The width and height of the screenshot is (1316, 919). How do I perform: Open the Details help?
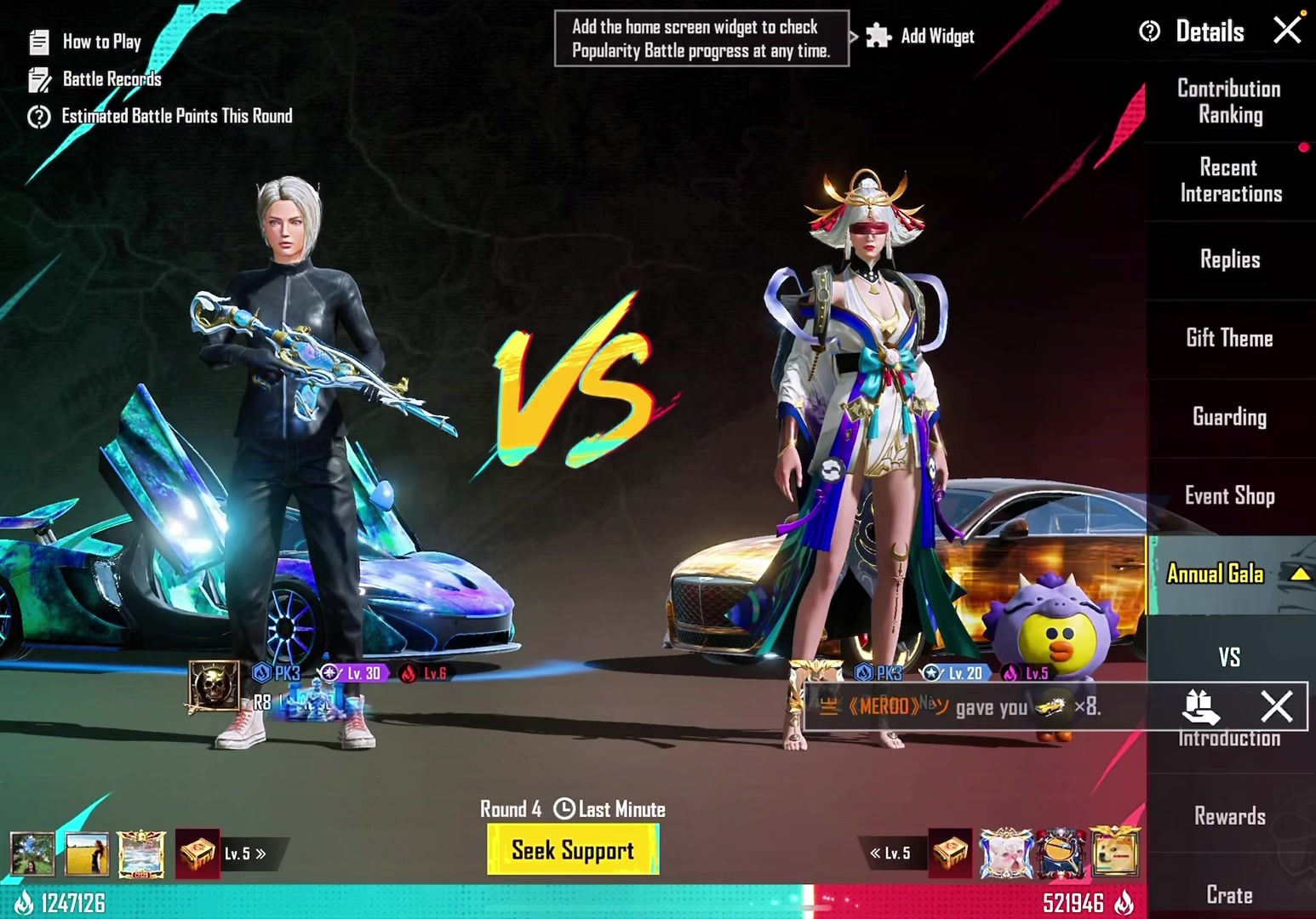(1193, 32)
